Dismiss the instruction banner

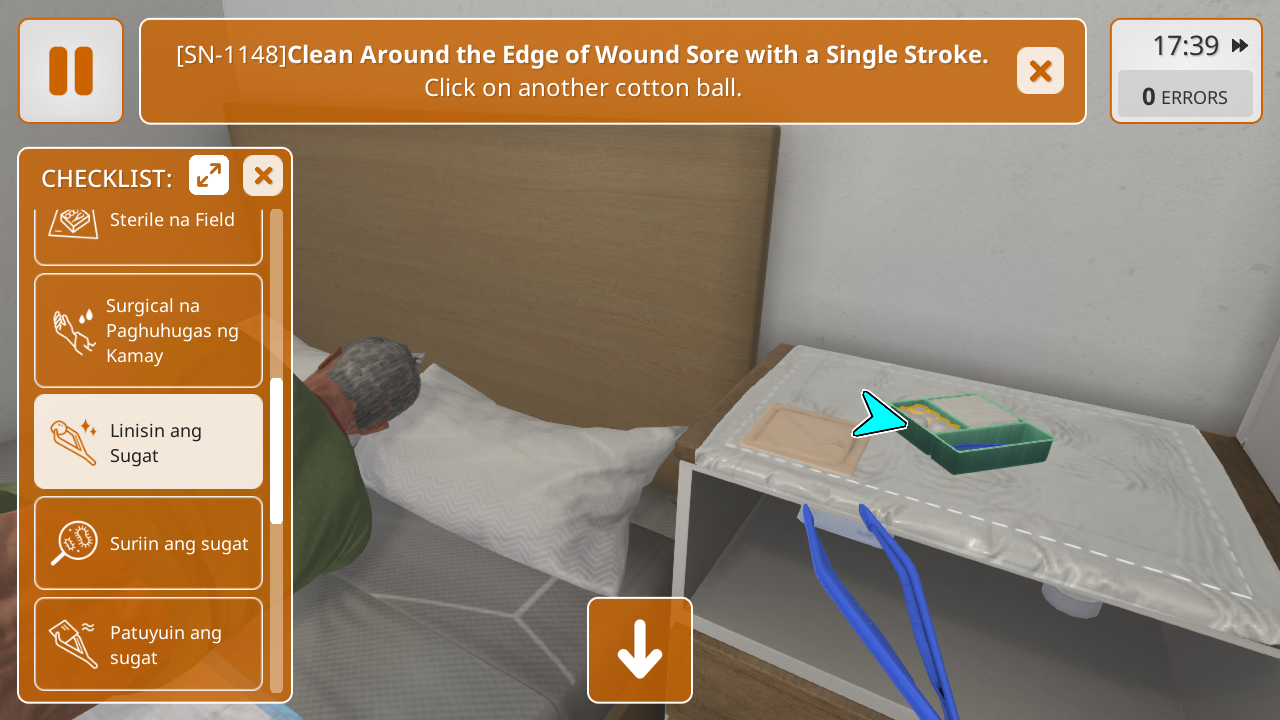1040,71
